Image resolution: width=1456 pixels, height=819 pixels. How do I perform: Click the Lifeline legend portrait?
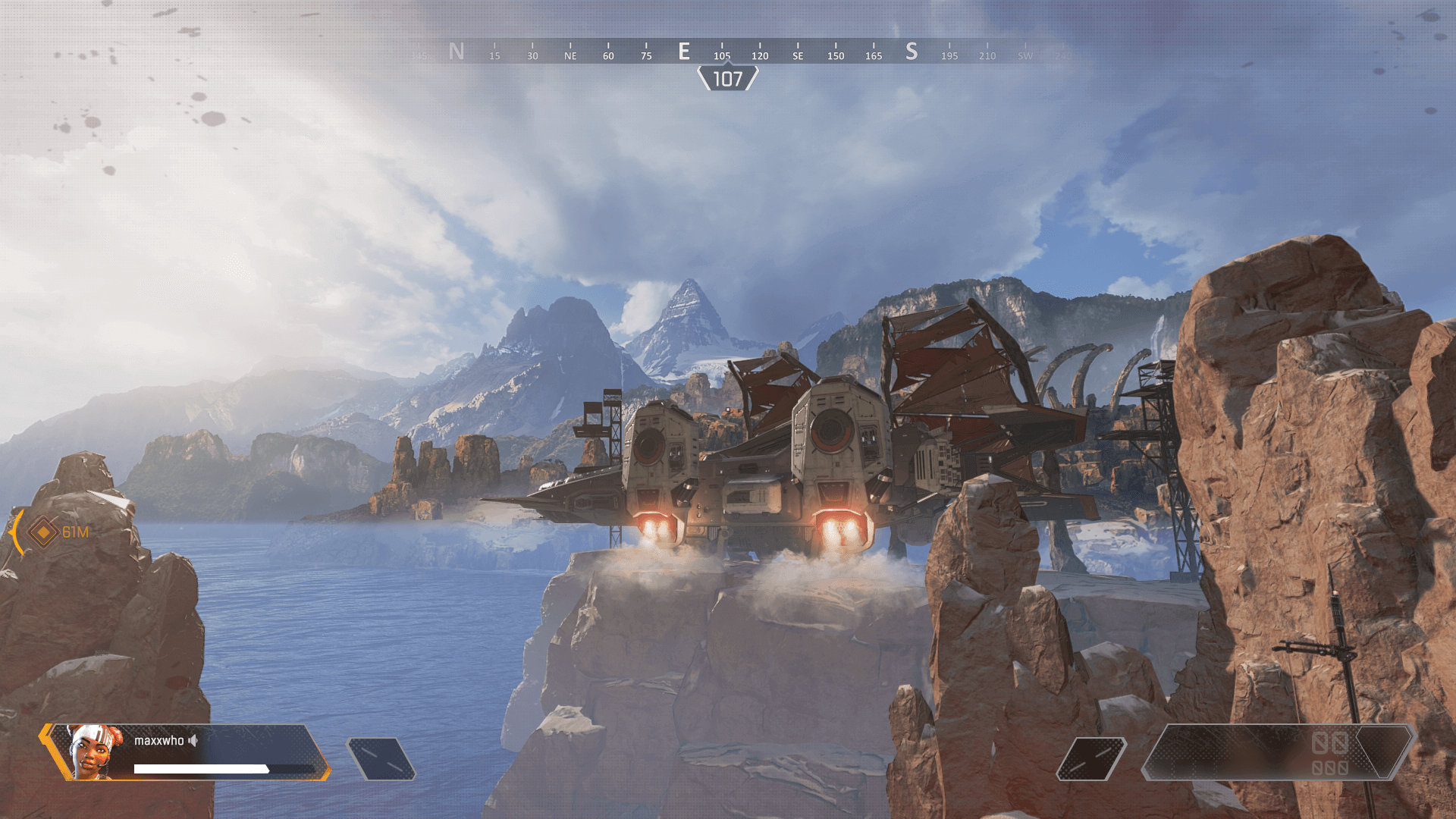click(x=95, y=752)
